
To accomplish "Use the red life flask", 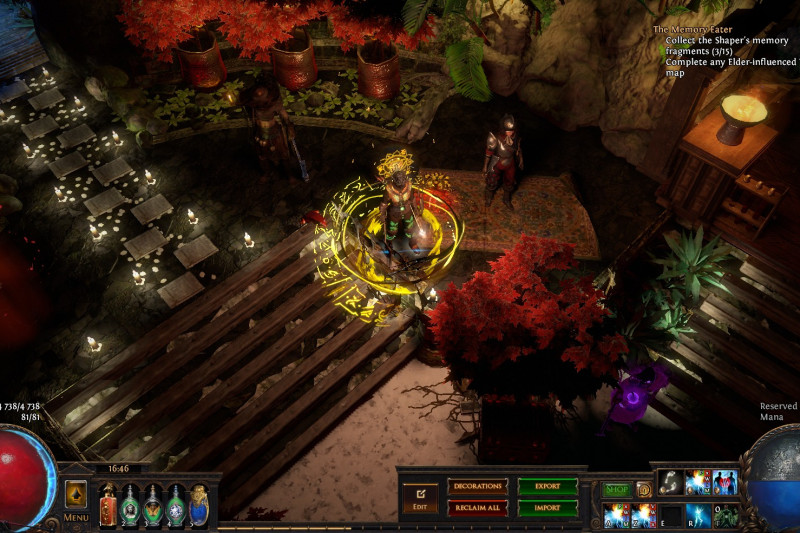I will pos(108,506).
